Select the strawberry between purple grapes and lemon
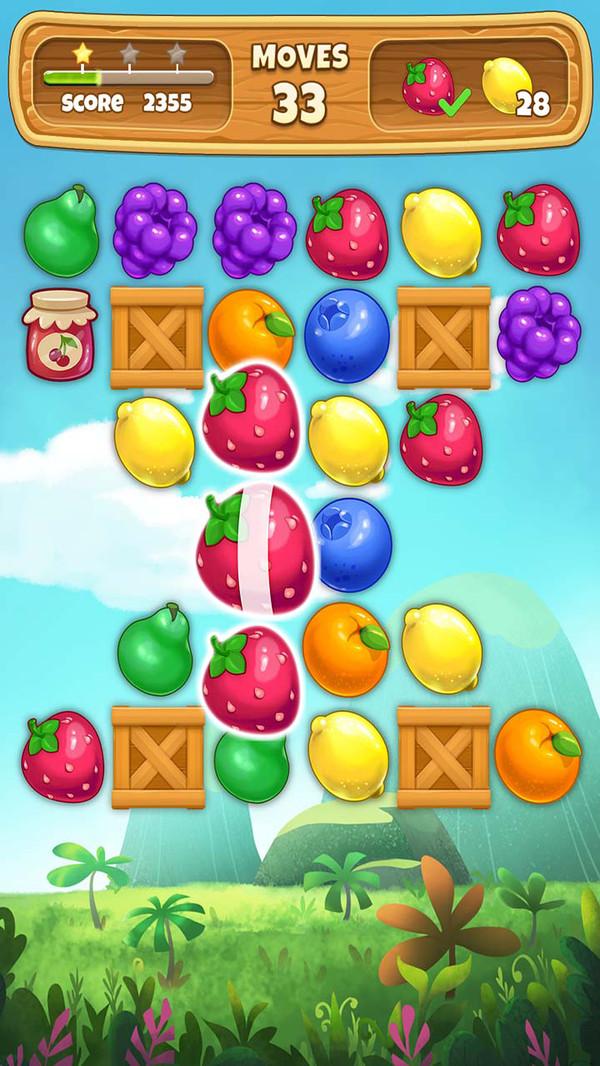This screenshot has width=600, height=1066. click(x=347, y=234)
